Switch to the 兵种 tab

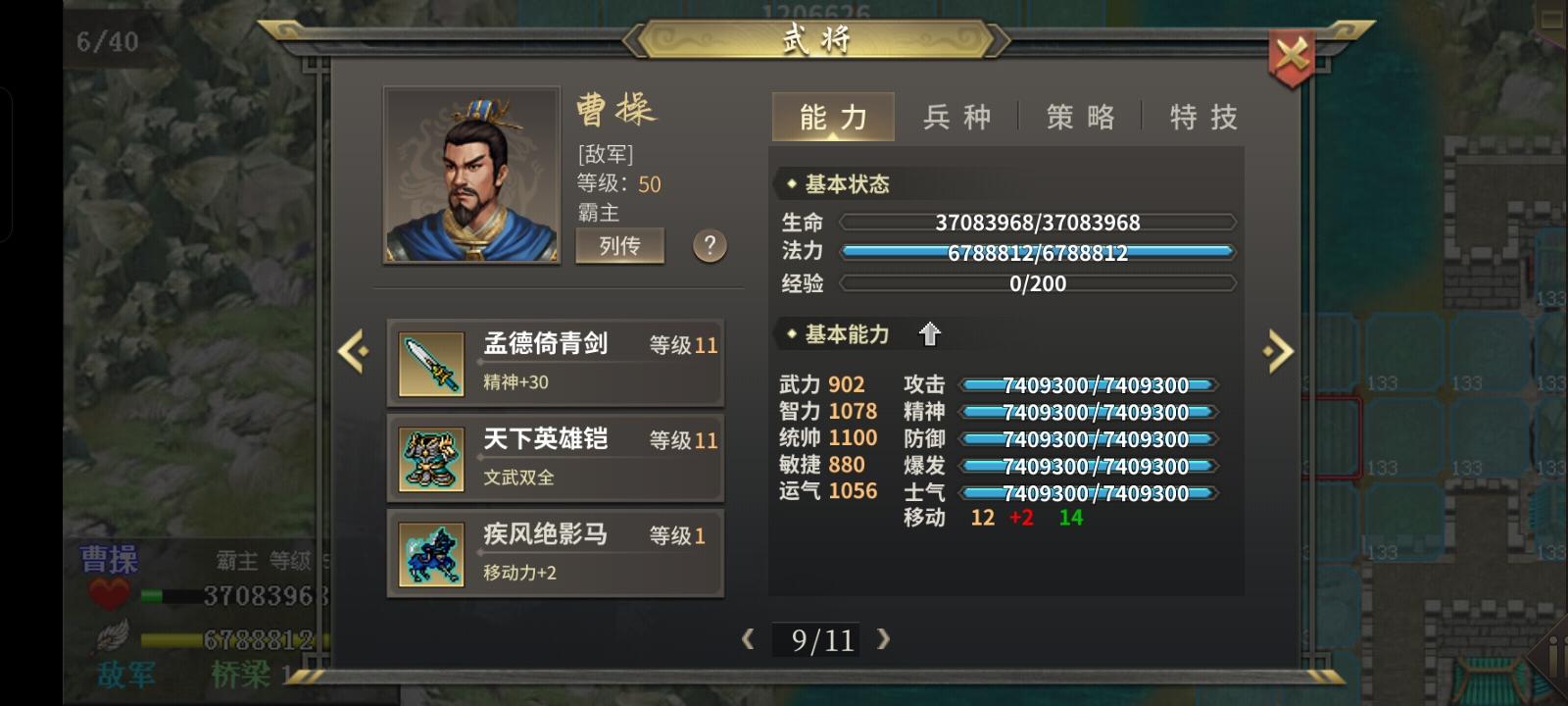[957, 117]
